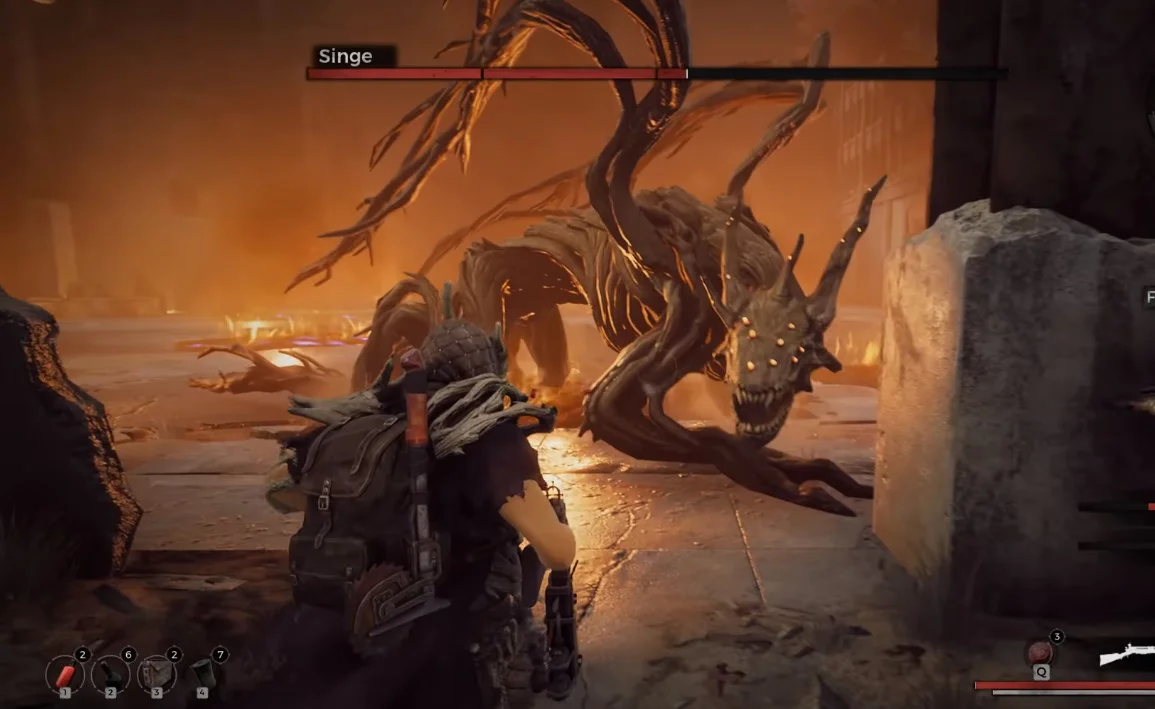This screenshot has width=1155, height=709.
Task: Use the dark round bottle consumable
Action: point(110,674)
